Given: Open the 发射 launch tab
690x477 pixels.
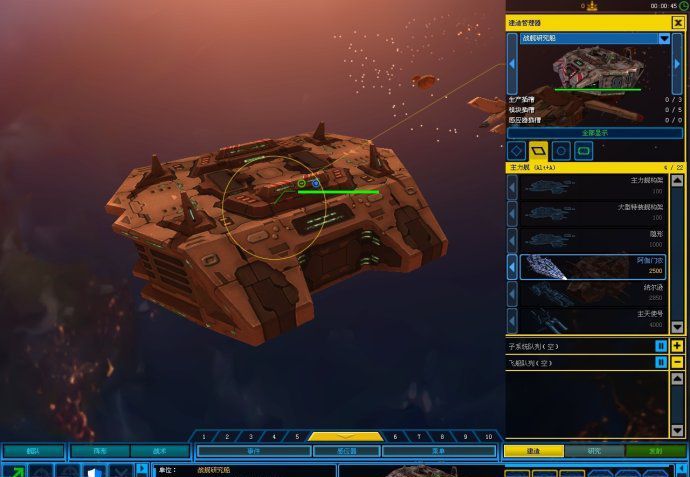Looking at the screenshot, I should 655,451.
